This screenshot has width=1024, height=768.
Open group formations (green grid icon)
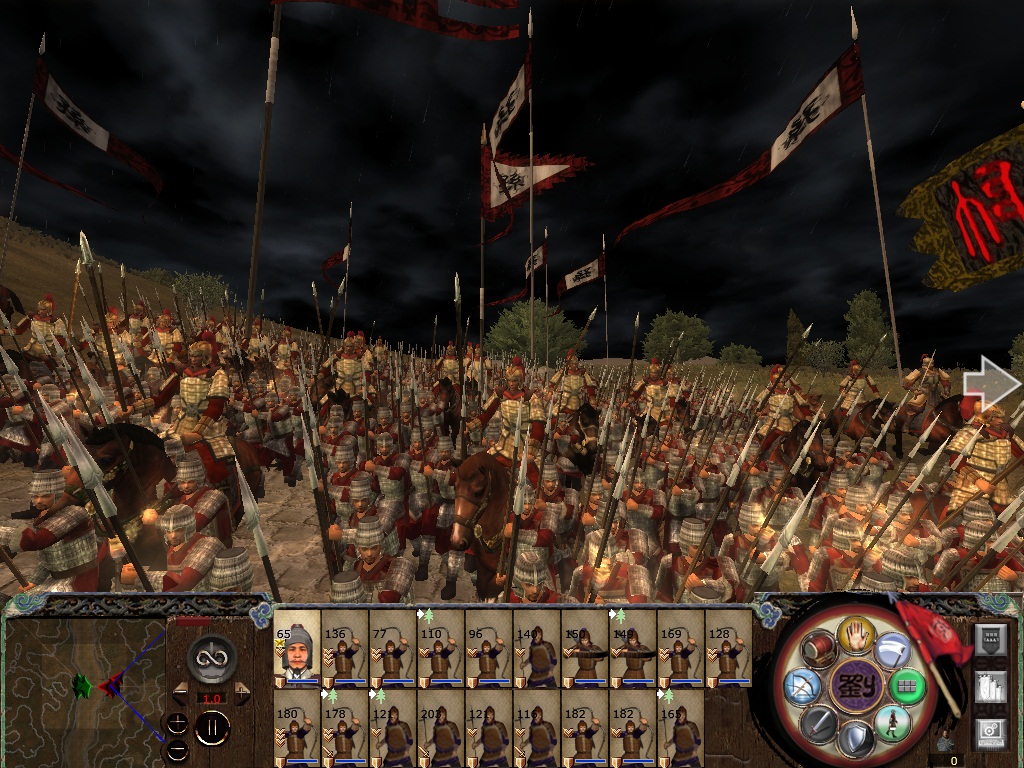[906, 686]
